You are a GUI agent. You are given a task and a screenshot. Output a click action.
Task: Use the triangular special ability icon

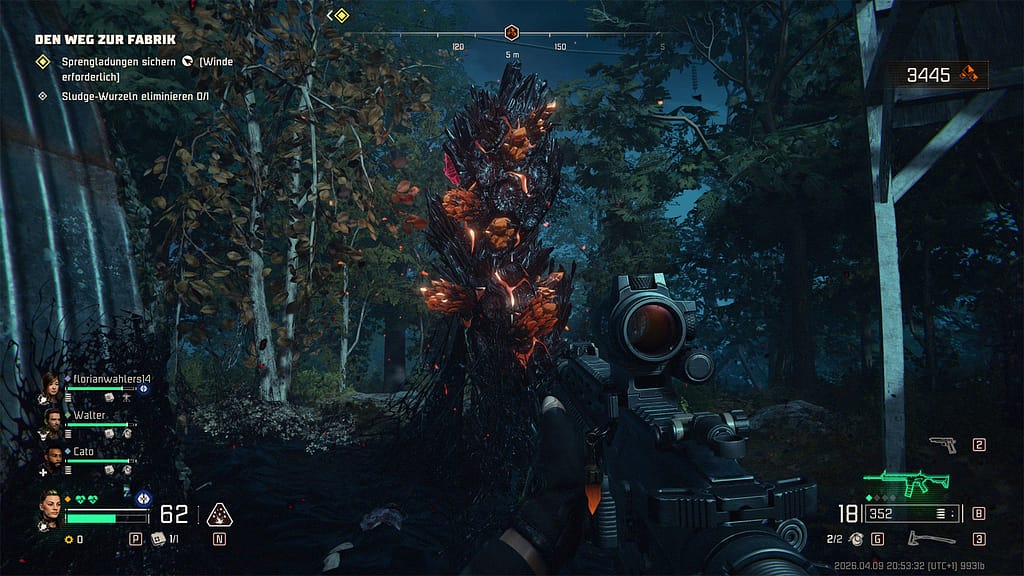tap(219, 515)
